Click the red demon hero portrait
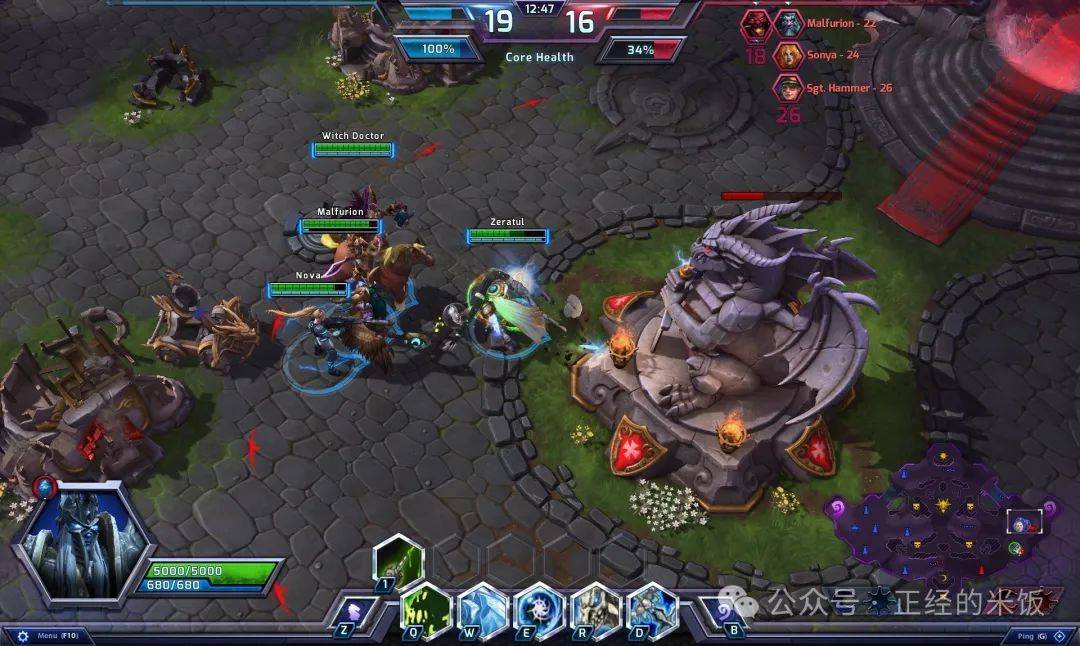The width and height of the screenshot is (1080, 646). (x=755, y=23)
